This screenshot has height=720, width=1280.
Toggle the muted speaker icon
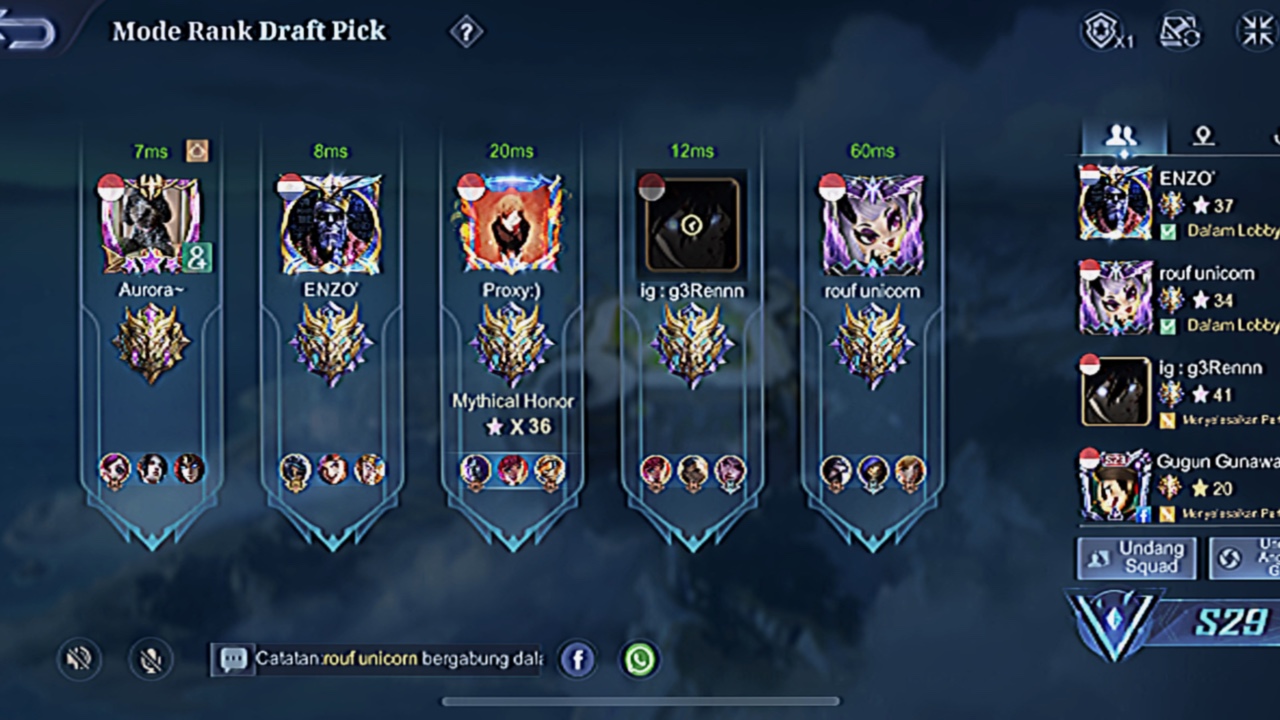[x=79, y=659]
